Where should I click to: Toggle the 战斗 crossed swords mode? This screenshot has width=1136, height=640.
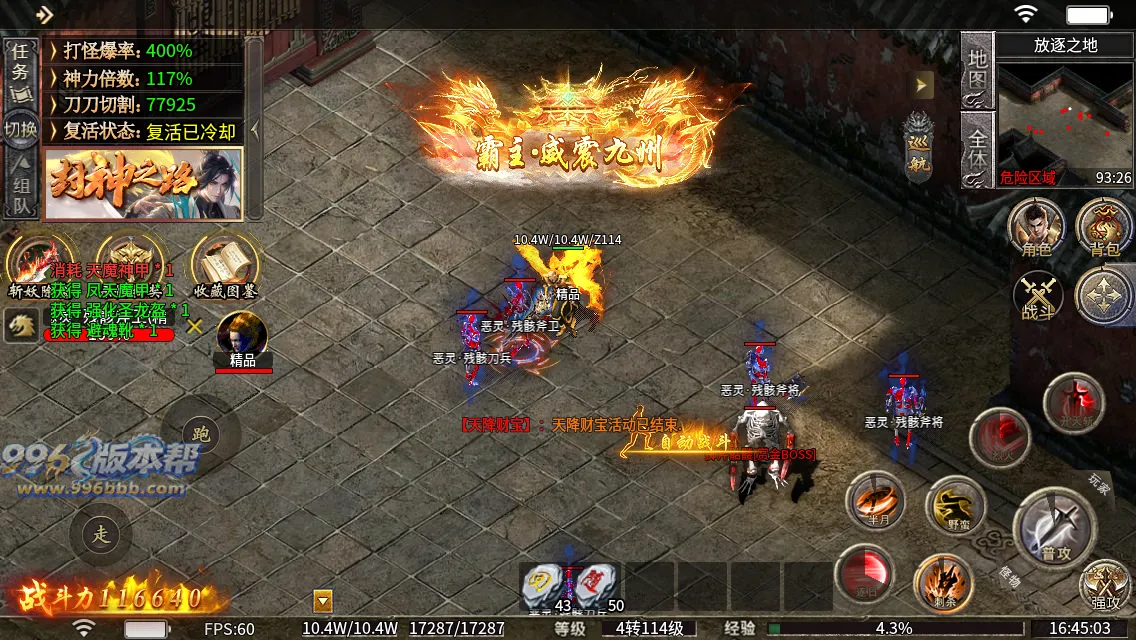[1037, 297]
